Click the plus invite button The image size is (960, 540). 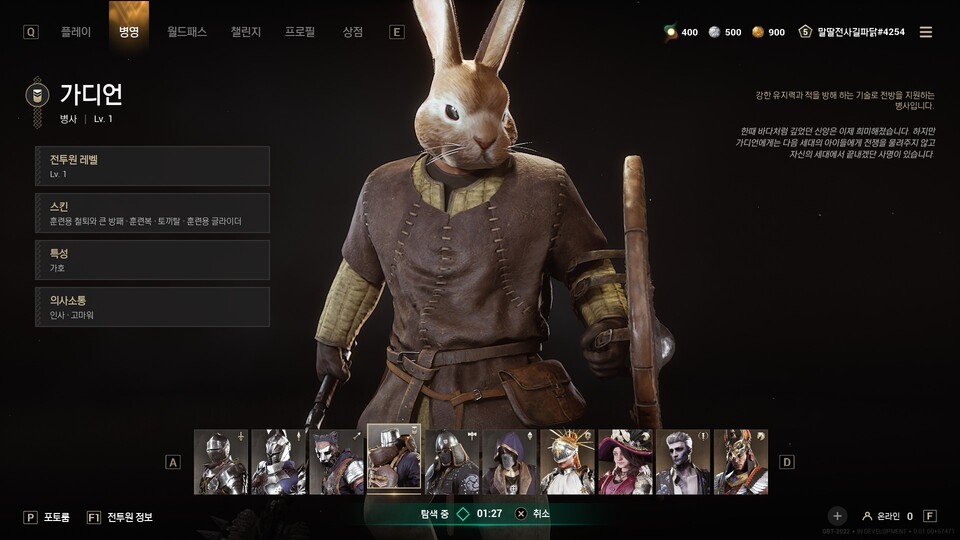pyautogui.click(x=837, y=516)
